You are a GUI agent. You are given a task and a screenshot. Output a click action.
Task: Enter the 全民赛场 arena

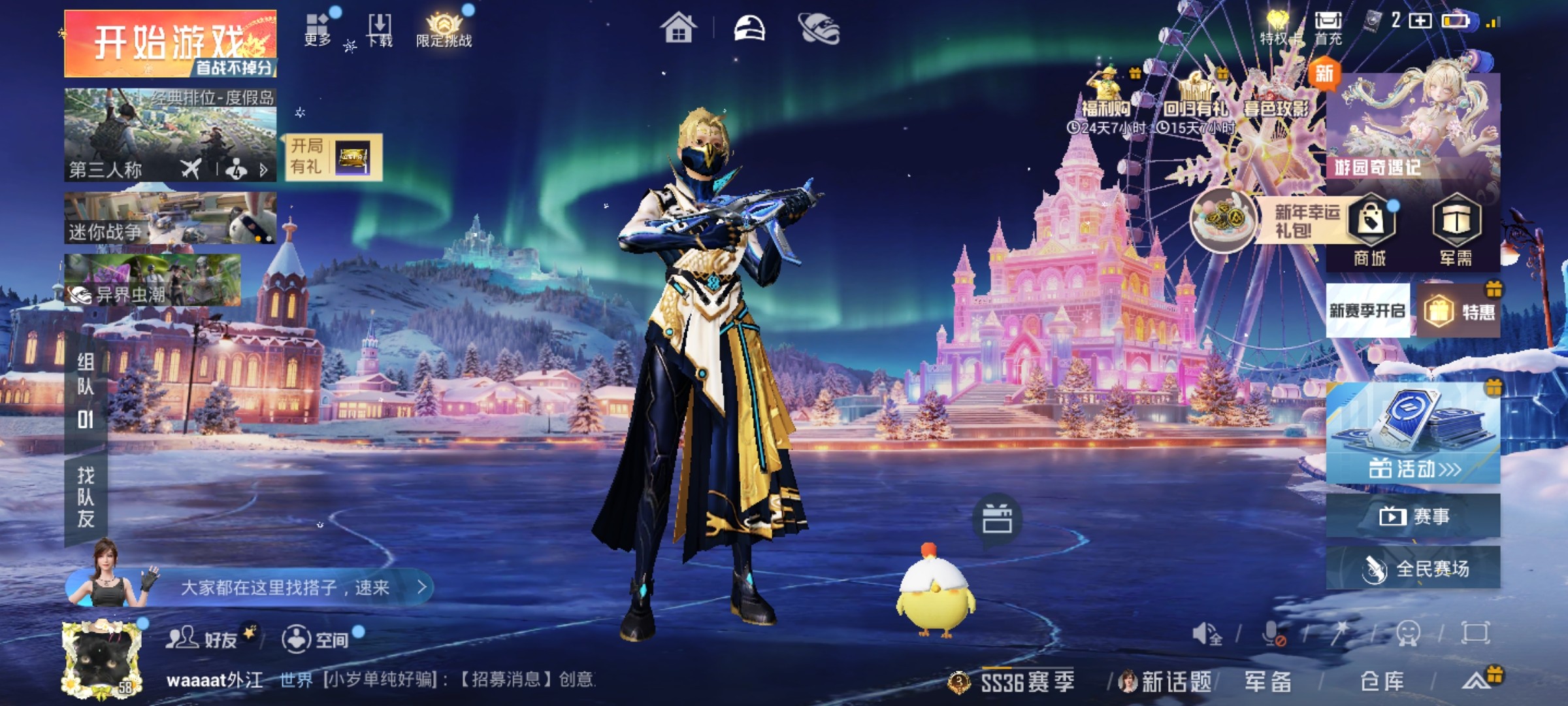click(x=1413, y=569)
